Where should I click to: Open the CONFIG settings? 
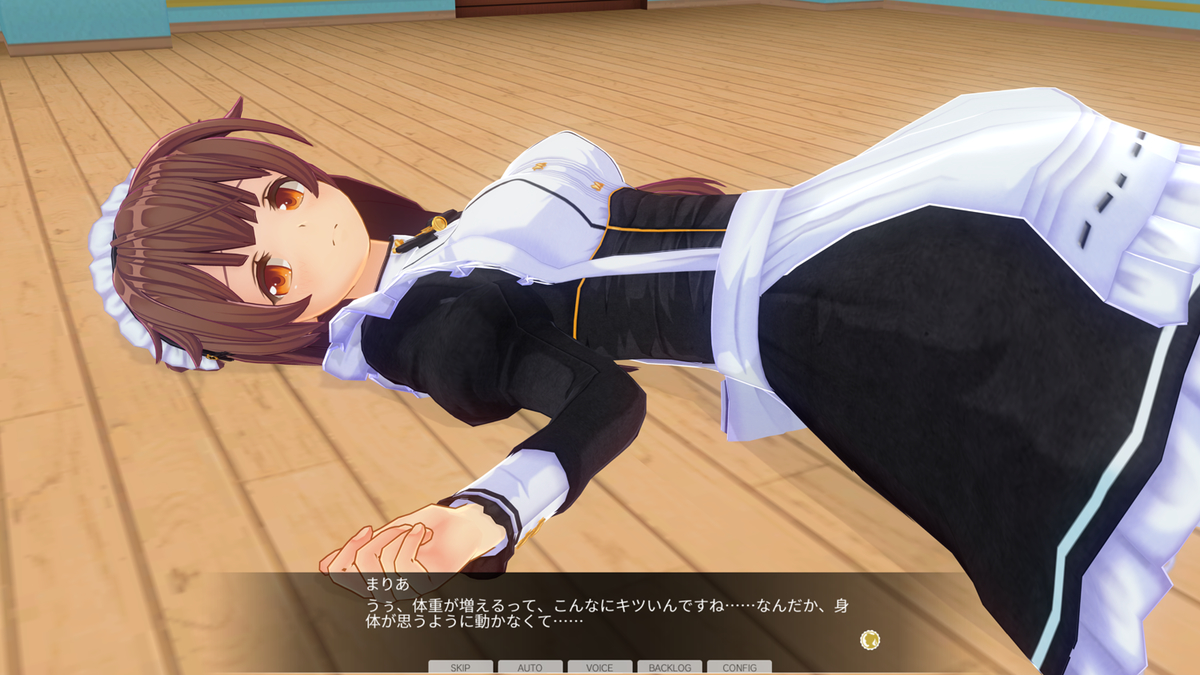pos(739,667)
